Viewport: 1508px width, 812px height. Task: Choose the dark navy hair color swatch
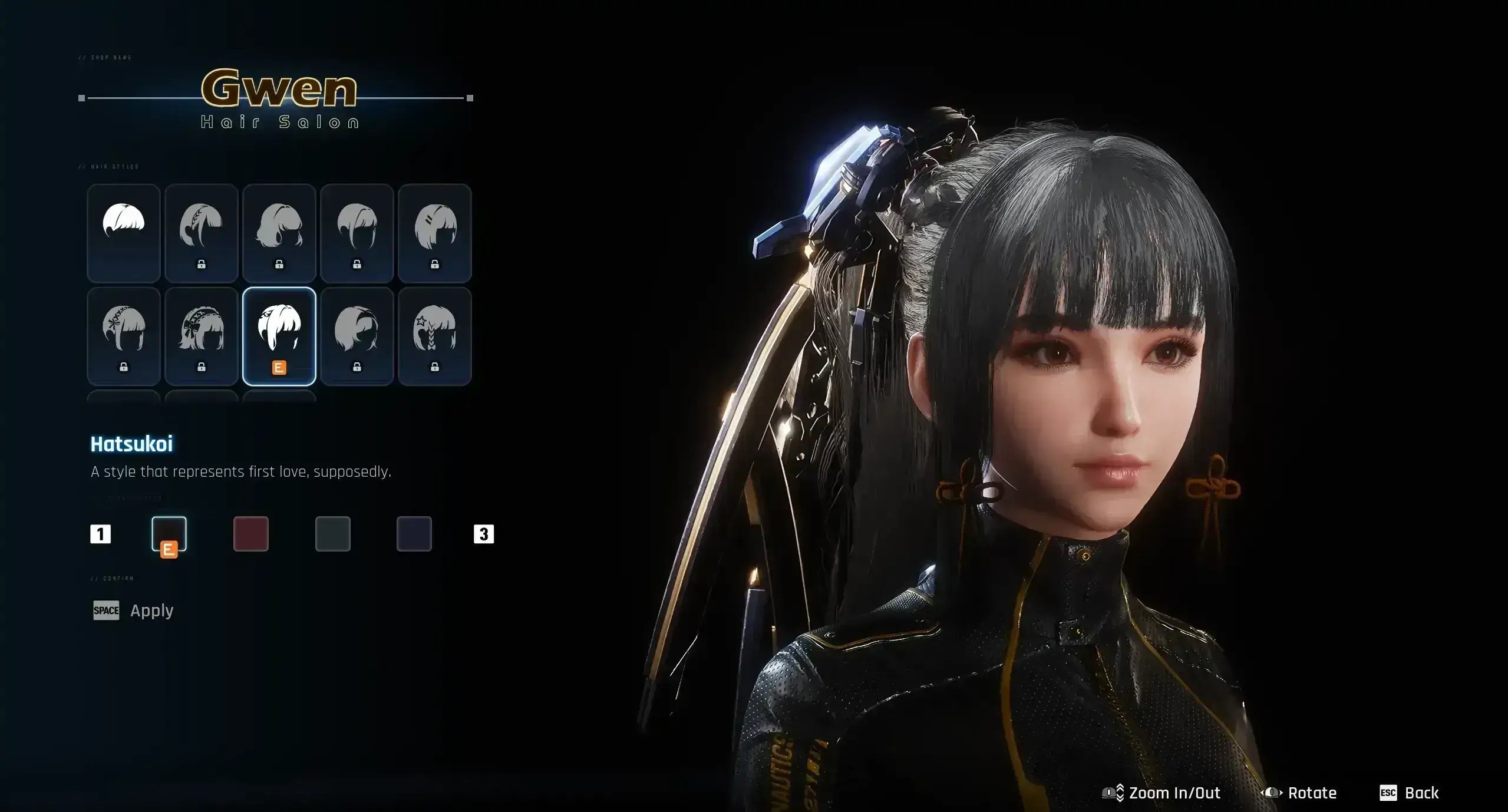(414, 534)
